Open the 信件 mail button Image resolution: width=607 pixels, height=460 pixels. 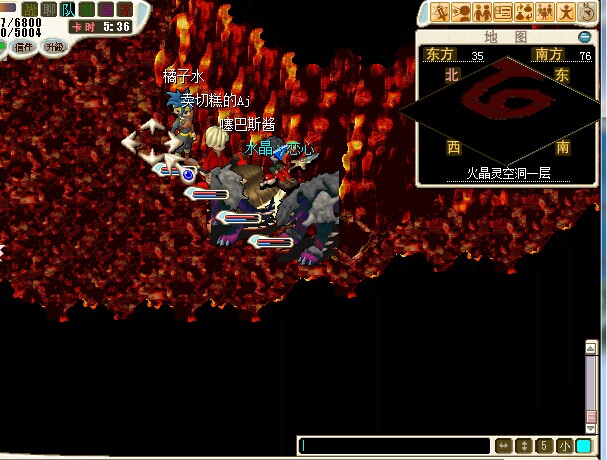[x=23, y=46]
